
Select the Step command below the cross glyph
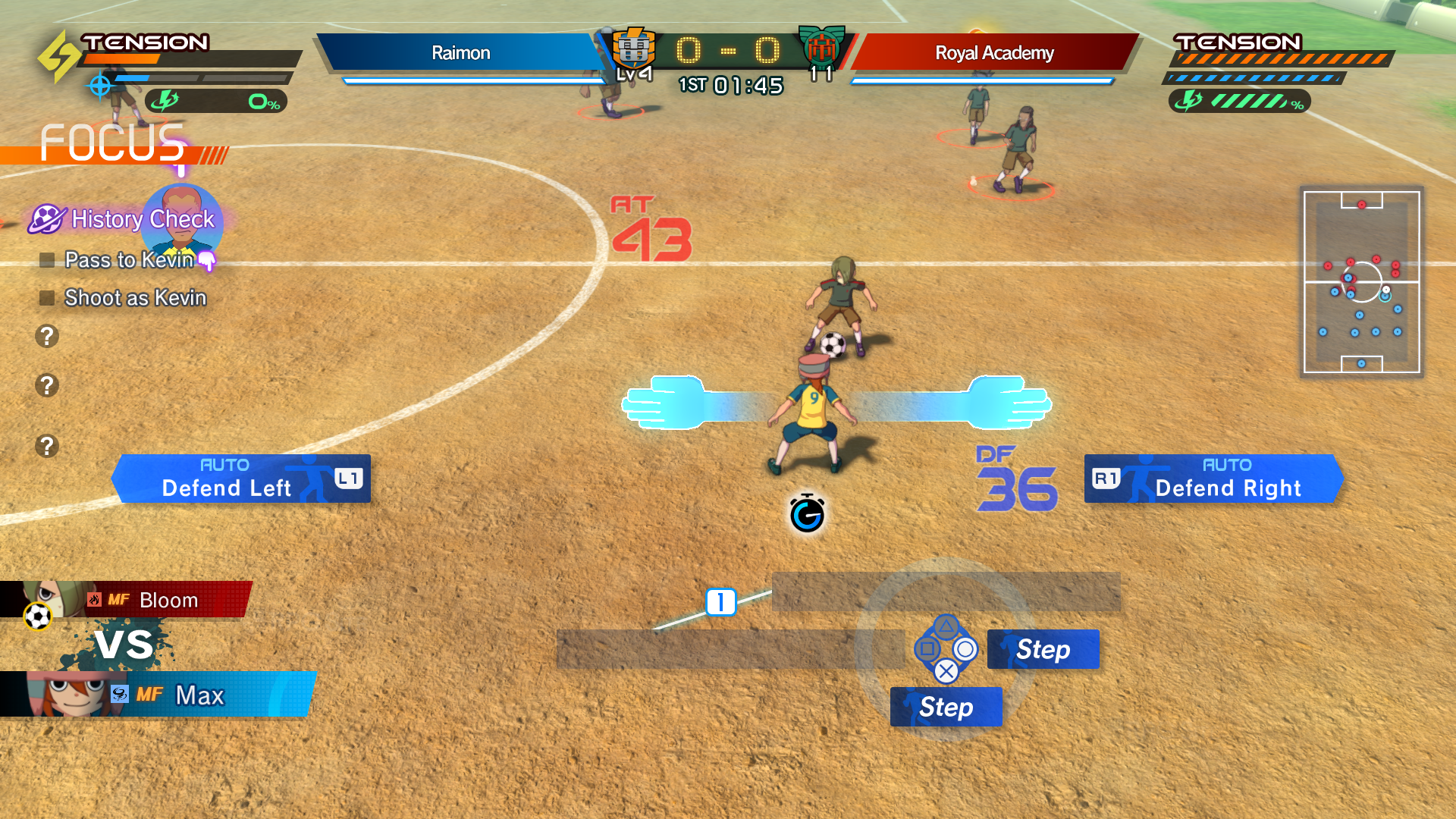(x=946, y=707)
